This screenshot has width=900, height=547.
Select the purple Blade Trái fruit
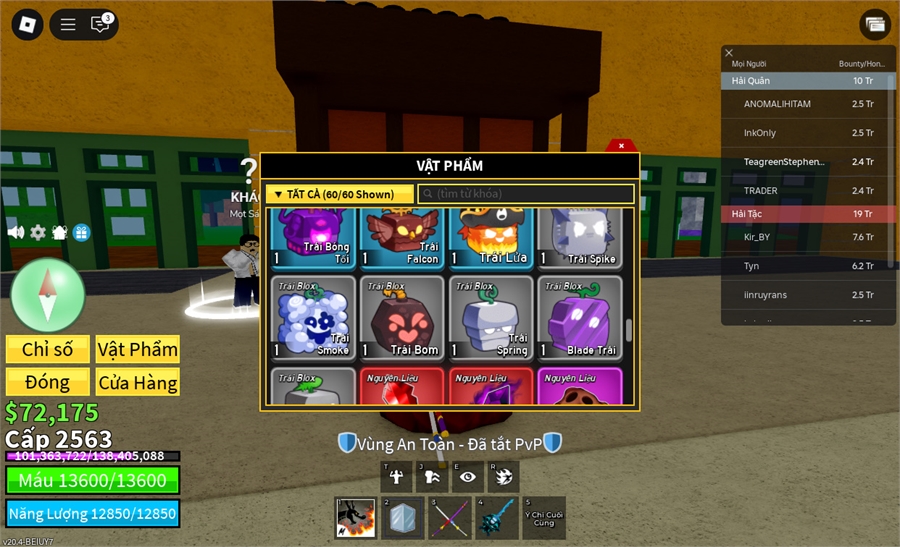(579, 318)
